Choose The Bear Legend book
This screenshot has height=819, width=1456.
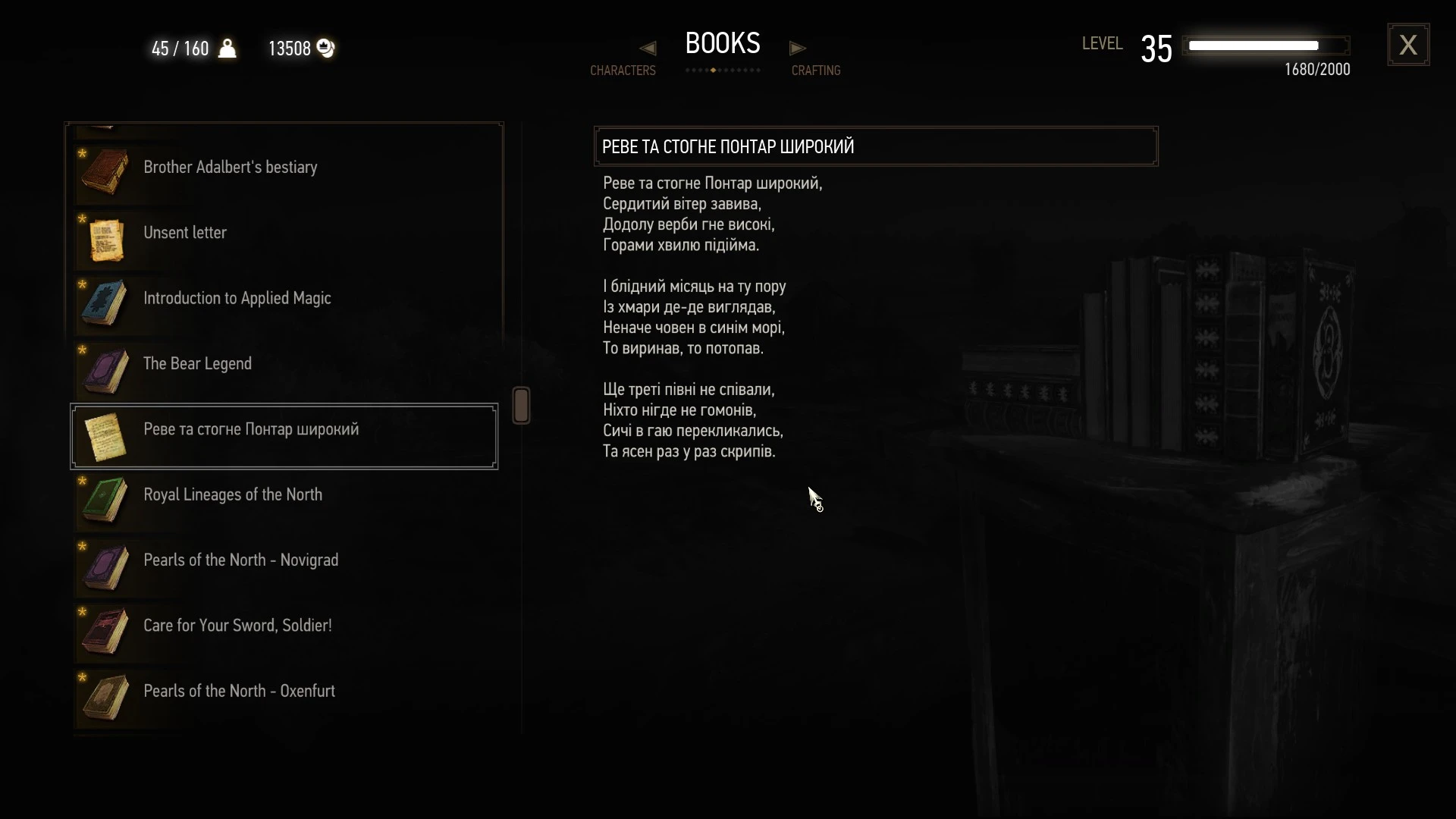pyautogui.click(x=197, y=364)
